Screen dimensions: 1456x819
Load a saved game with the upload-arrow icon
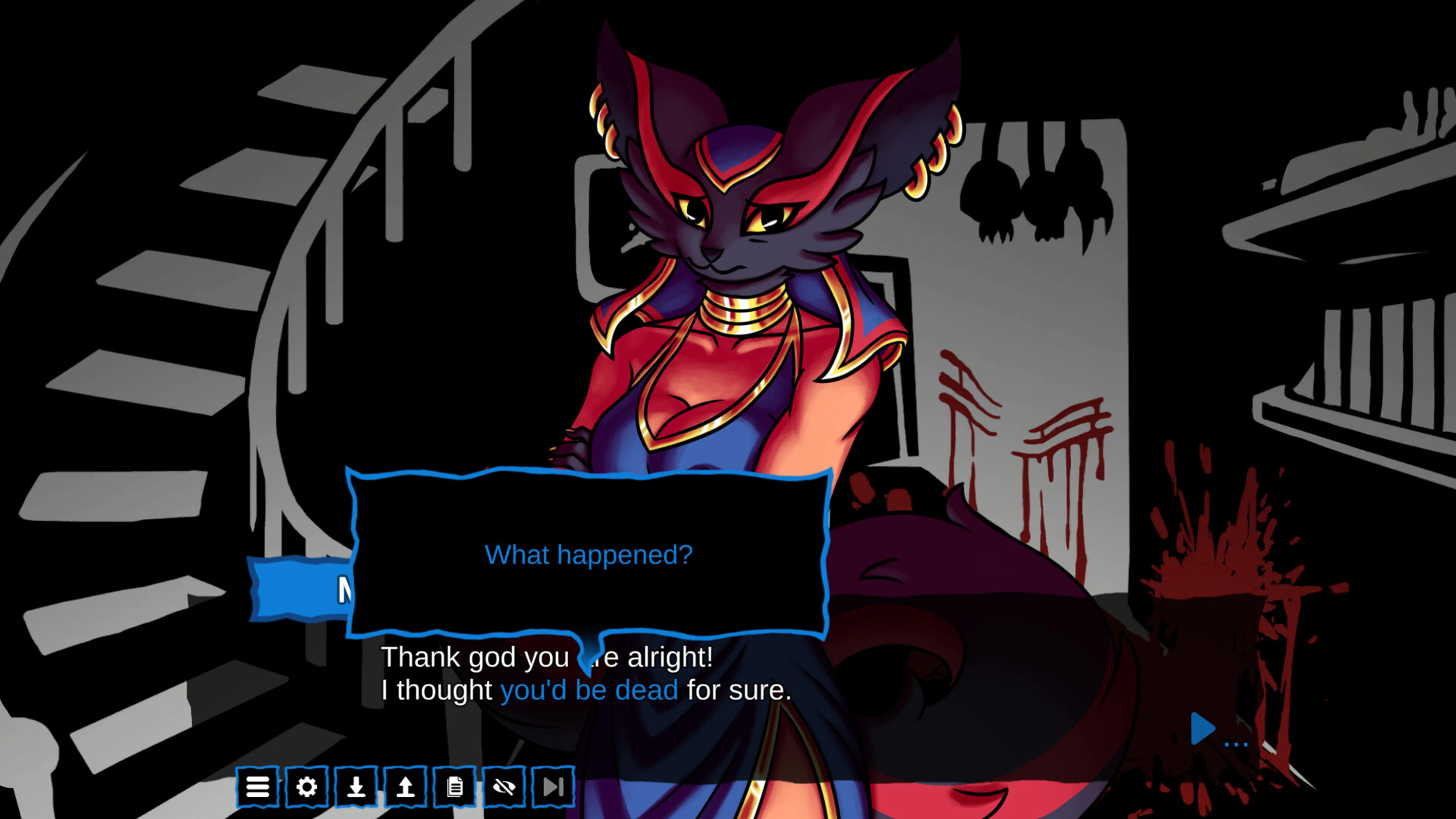tap(406, 786)
